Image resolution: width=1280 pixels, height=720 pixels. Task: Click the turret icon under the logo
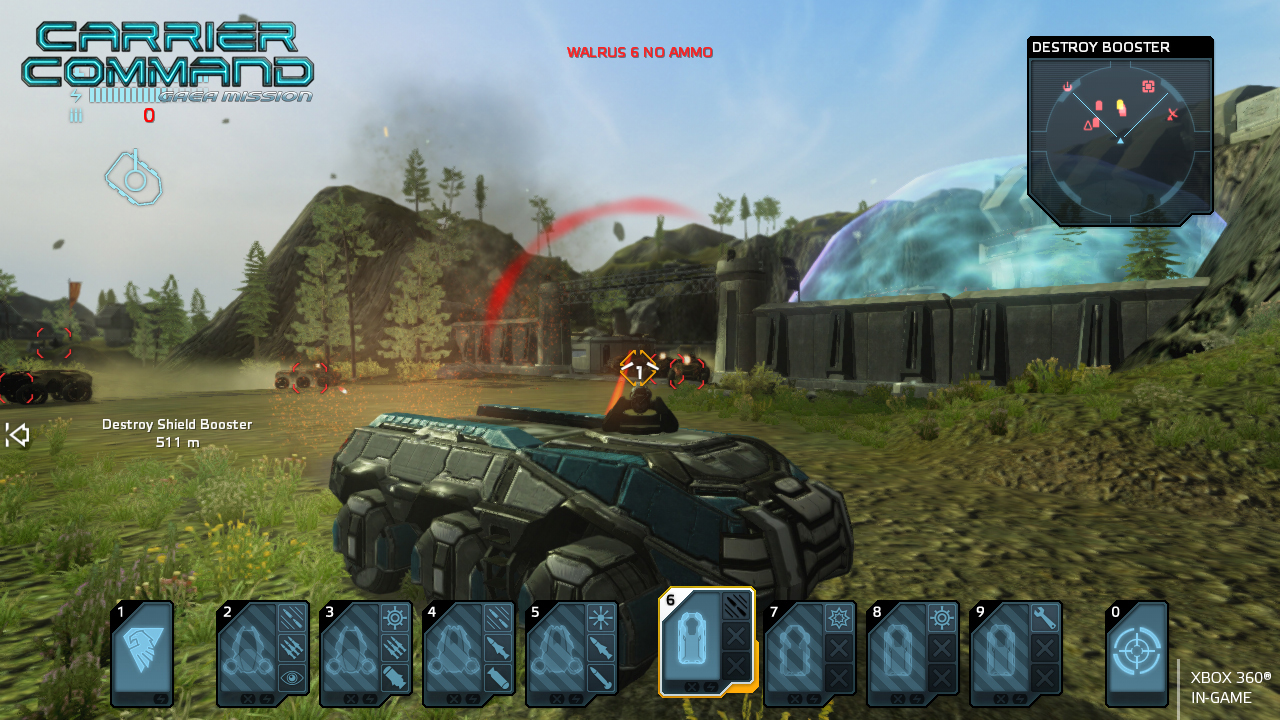(134, 177)
